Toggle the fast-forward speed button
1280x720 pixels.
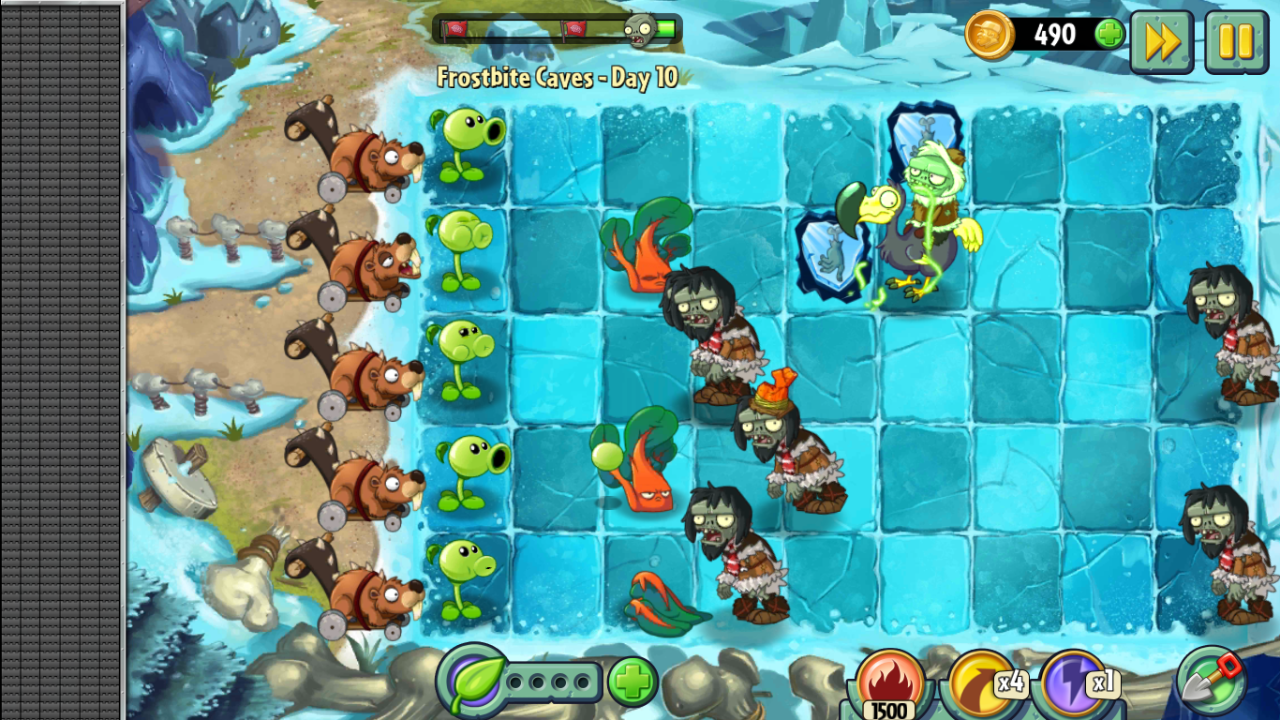[x=1161, y=41]
